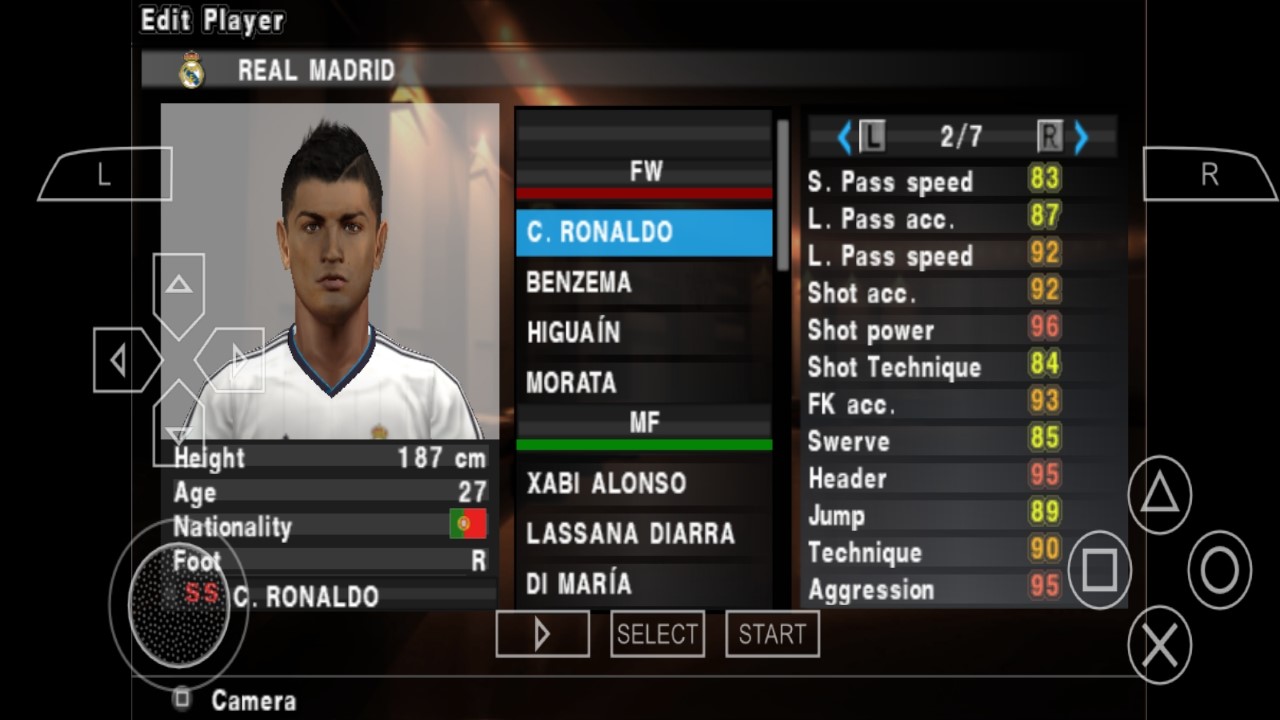Show previous stats page with the blue left arrow
The width and height of the screenshot is (1280, 720).
tap(844, 137)
